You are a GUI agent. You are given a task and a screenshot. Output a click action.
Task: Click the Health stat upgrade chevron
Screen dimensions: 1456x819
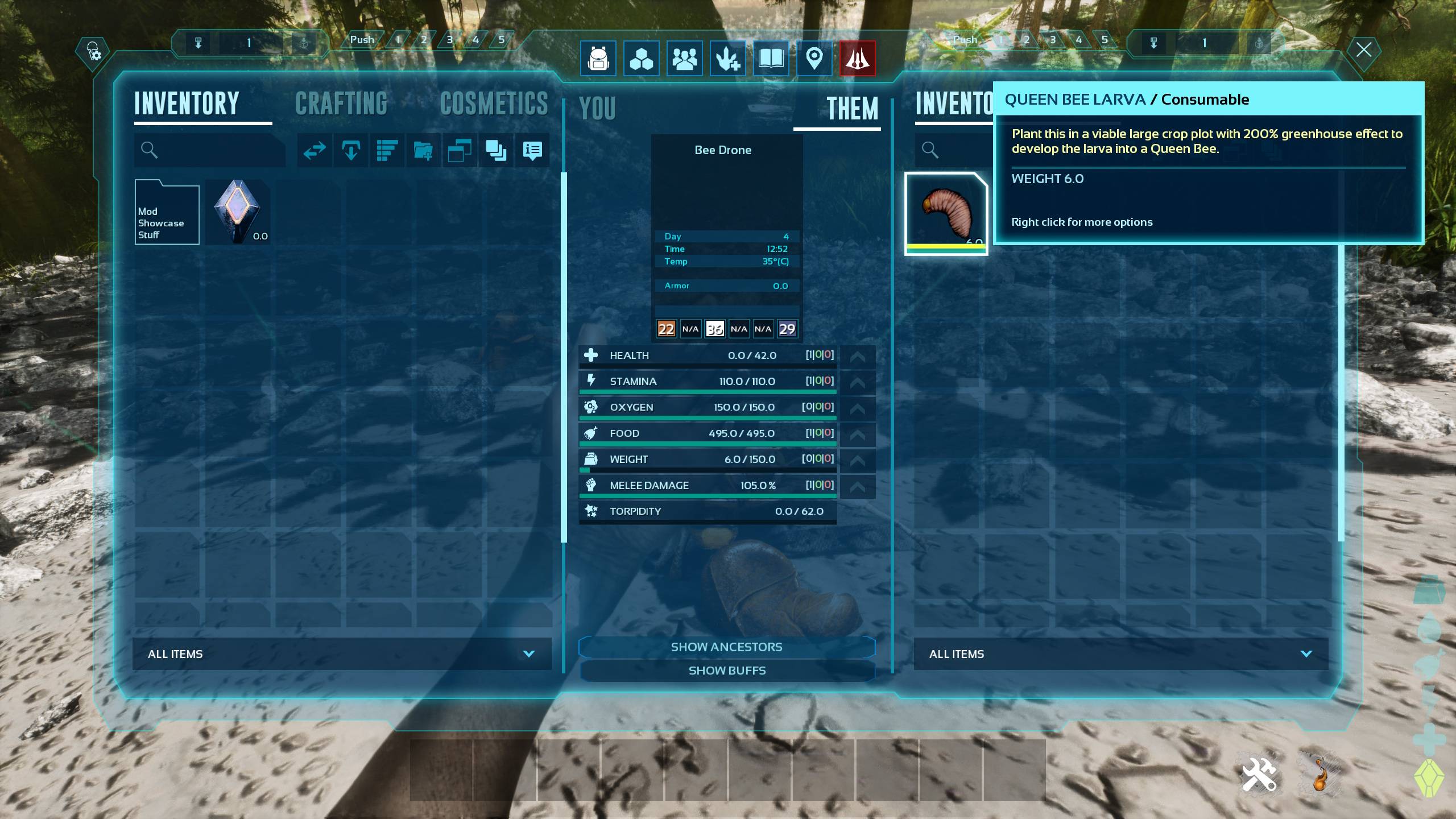click(859, 355)
